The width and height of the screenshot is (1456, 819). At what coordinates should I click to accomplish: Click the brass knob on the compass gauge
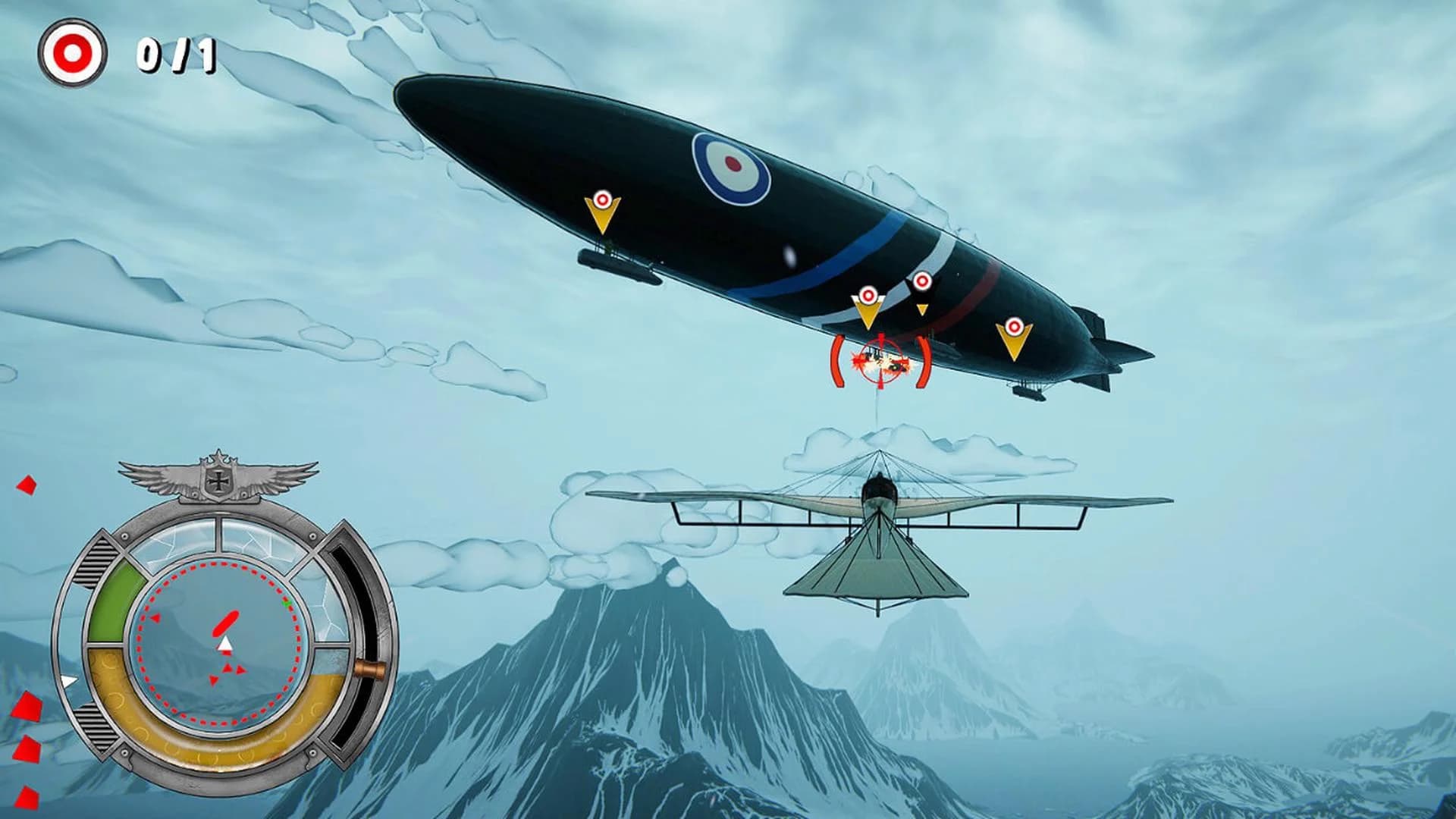pyautogui.click(x=369, y=668)
